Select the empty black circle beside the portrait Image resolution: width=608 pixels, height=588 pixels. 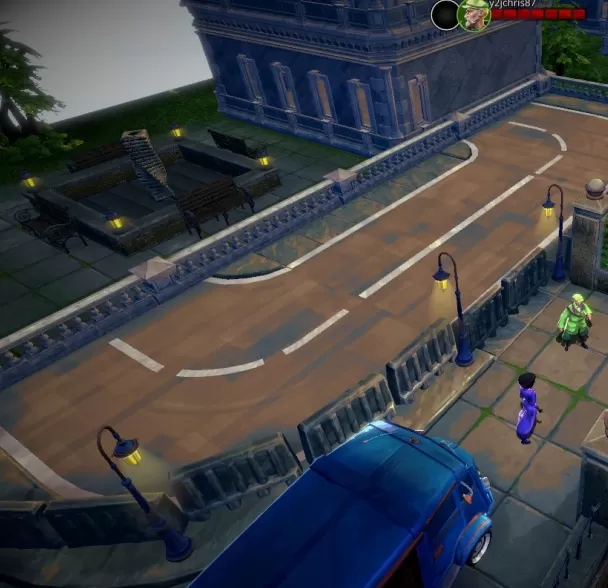click(x=445, y=14)
